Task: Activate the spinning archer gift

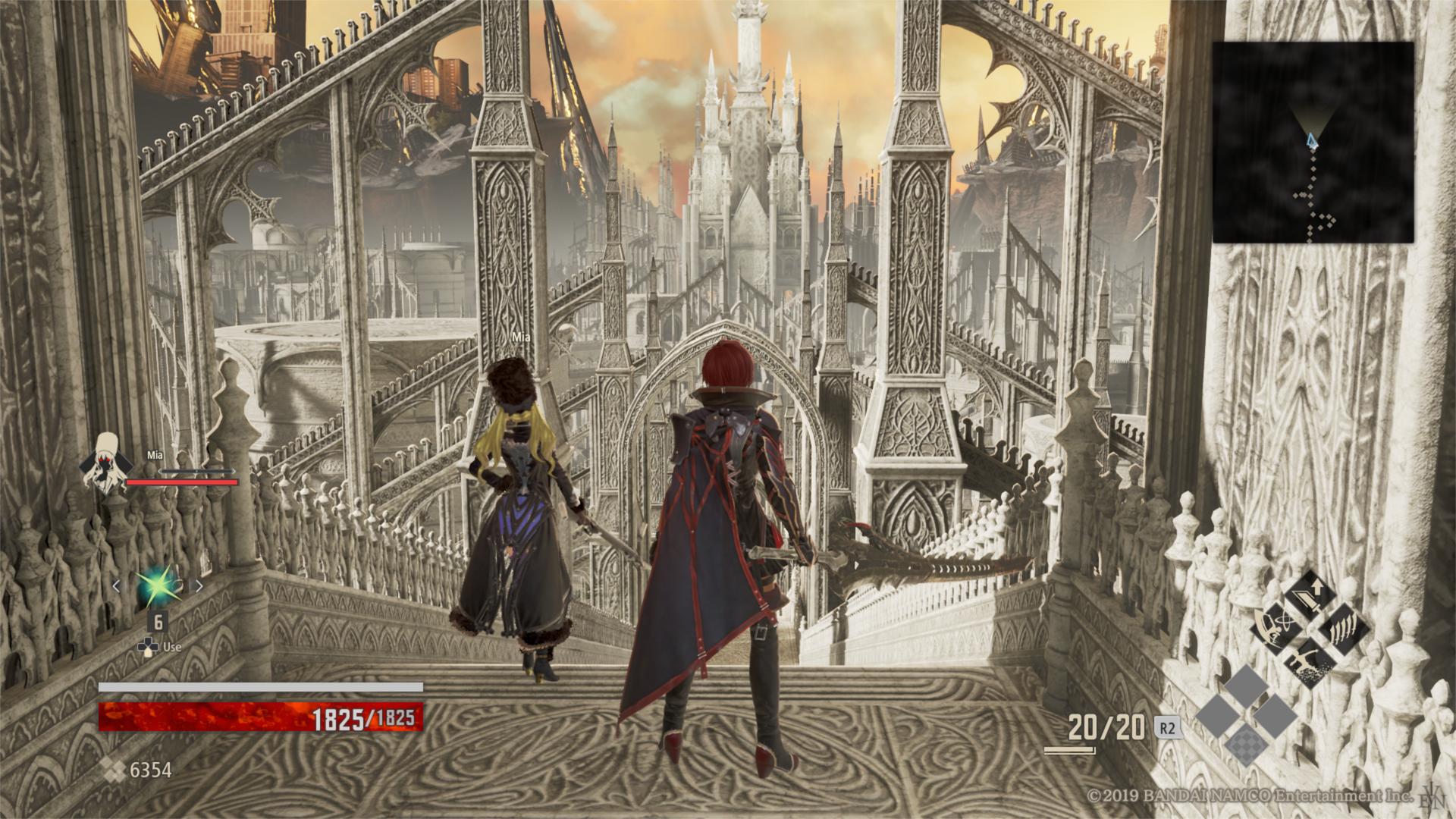Action: point(1276,628)
